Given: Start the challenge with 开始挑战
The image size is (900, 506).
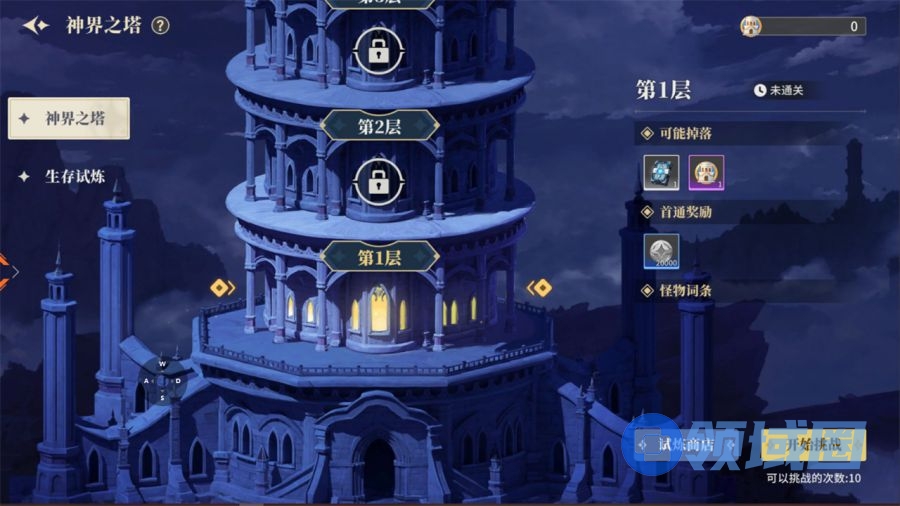Looking at the screenshot, I should pos(813,446).
